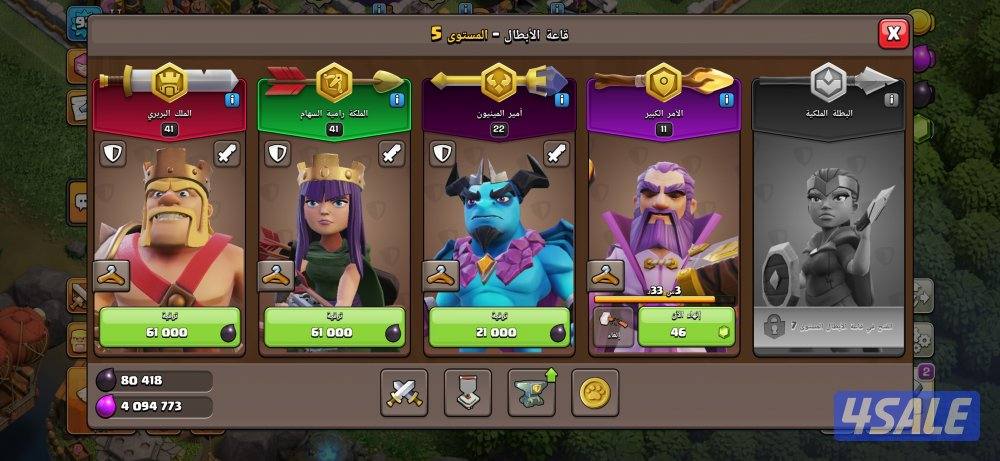
Task: Show Royal Champion info
Action: tap(891, 100)
